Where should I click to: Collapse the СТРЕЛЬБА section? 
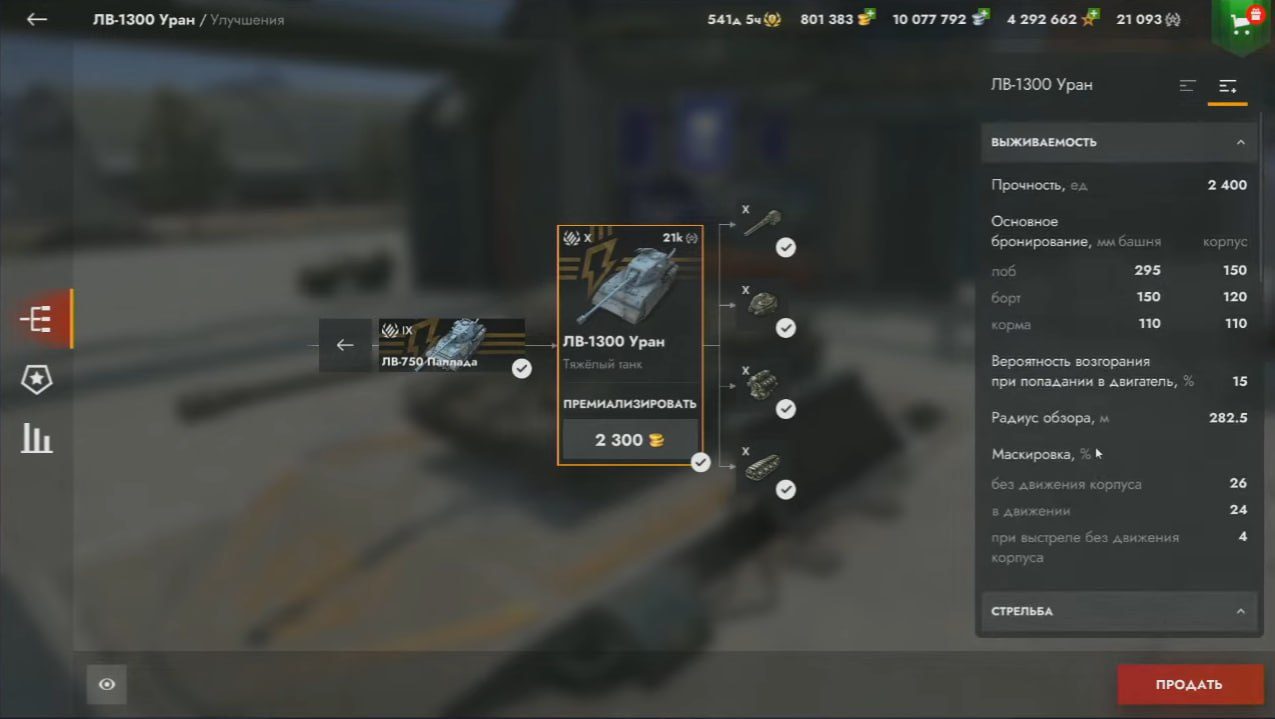[x=1240, y=611]
